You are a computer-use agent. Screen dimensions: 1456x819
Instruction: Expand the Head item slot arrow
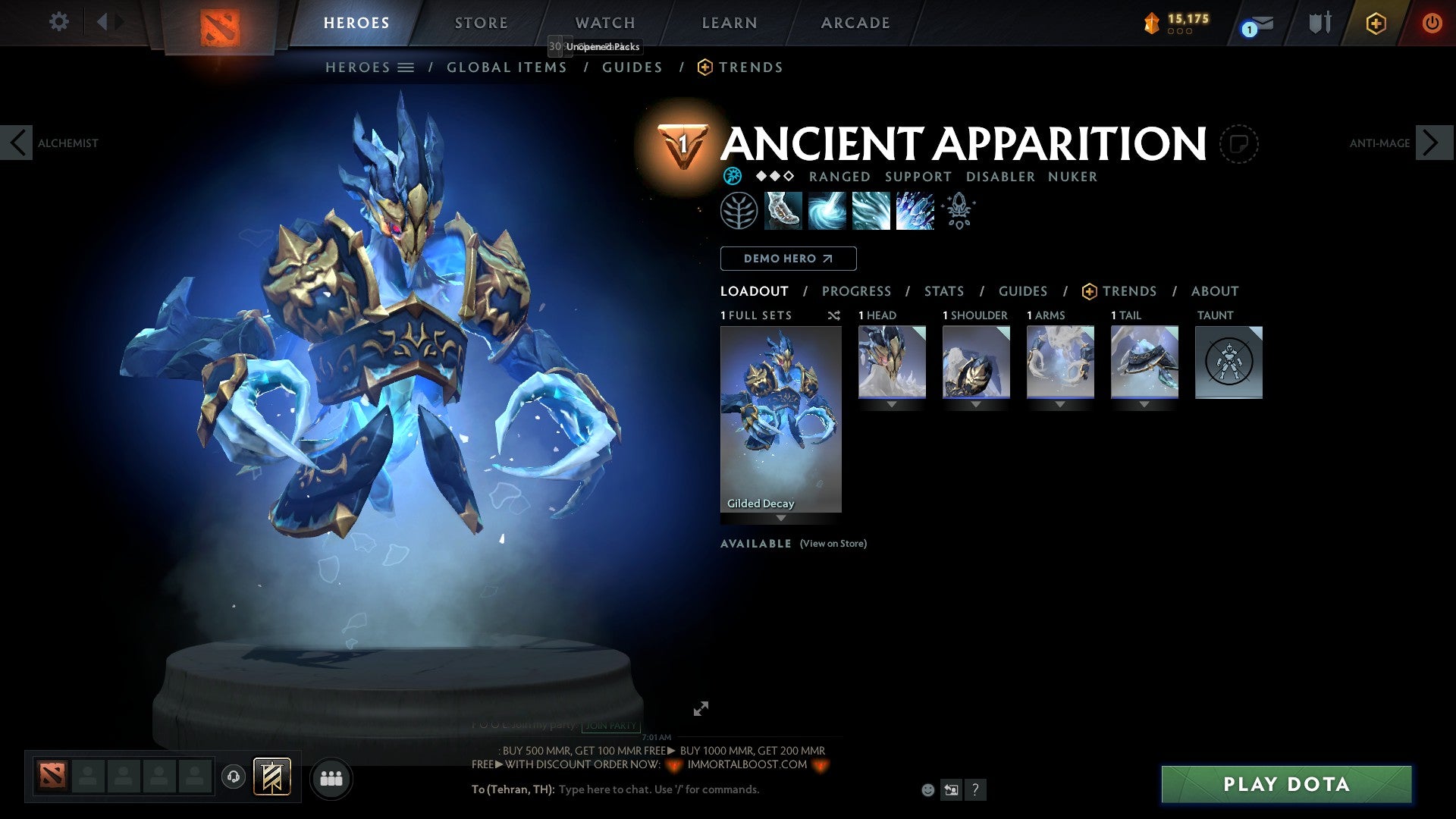tap(891, 404)
